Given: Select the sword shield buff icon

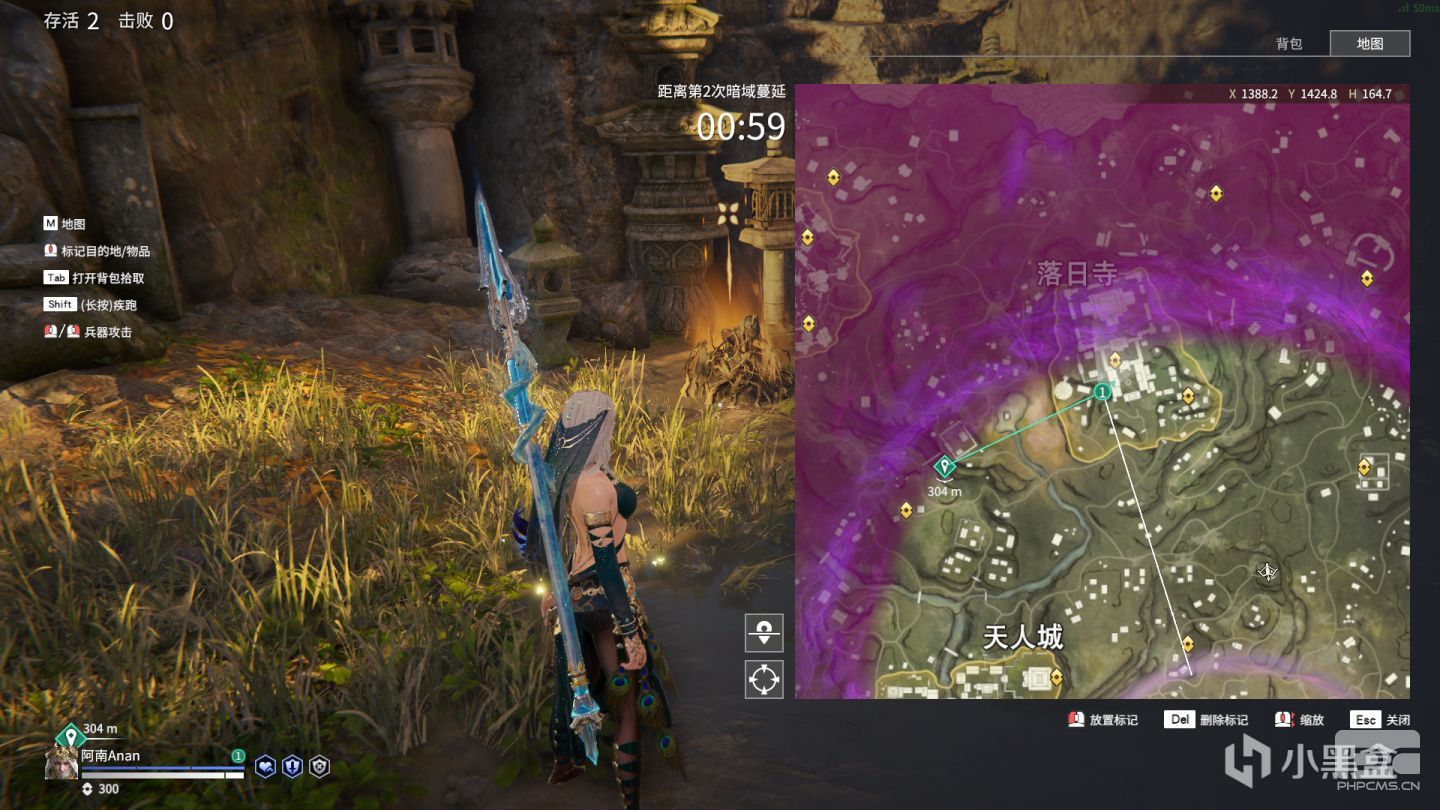Looking at the screenshot, I should pyautogui.click(x=293, y=767).
